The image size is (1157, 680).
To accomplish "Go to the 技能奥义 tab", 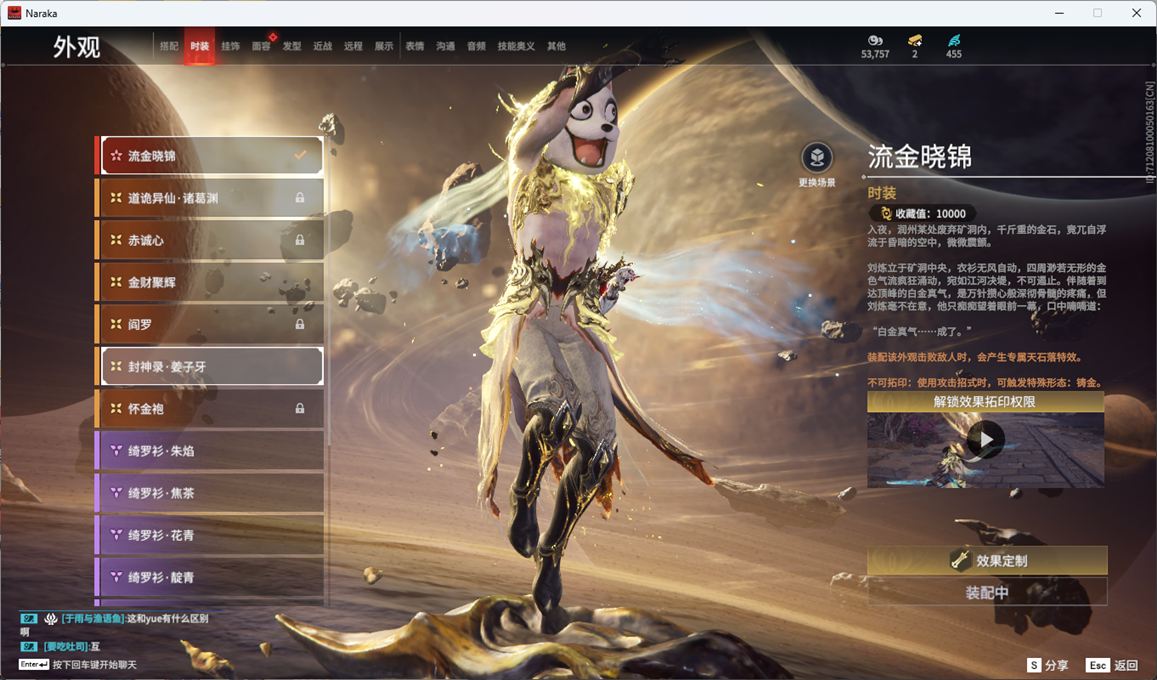I will coord(516,46).
